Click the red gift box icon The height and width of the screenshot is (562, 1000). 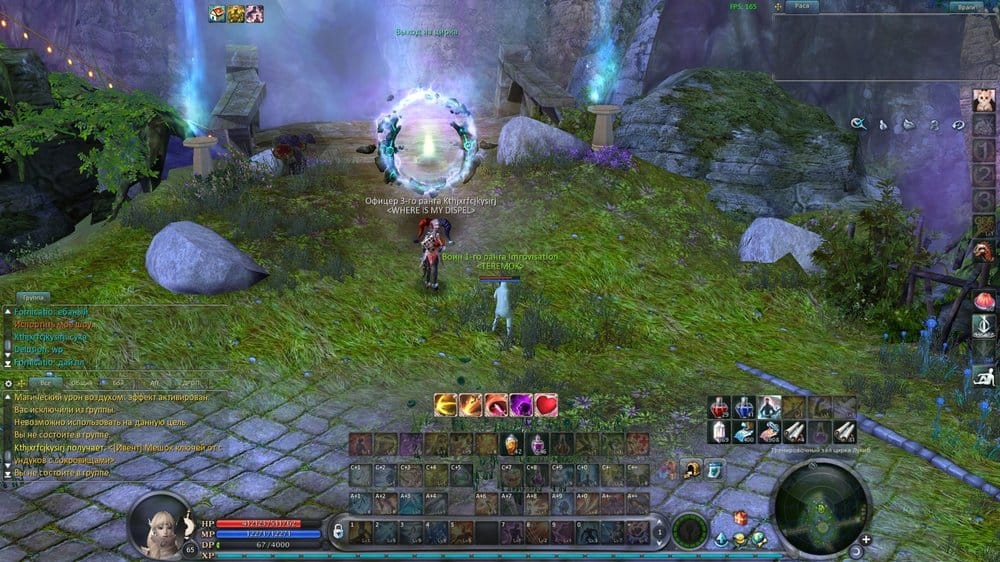[x=740, y=517]
